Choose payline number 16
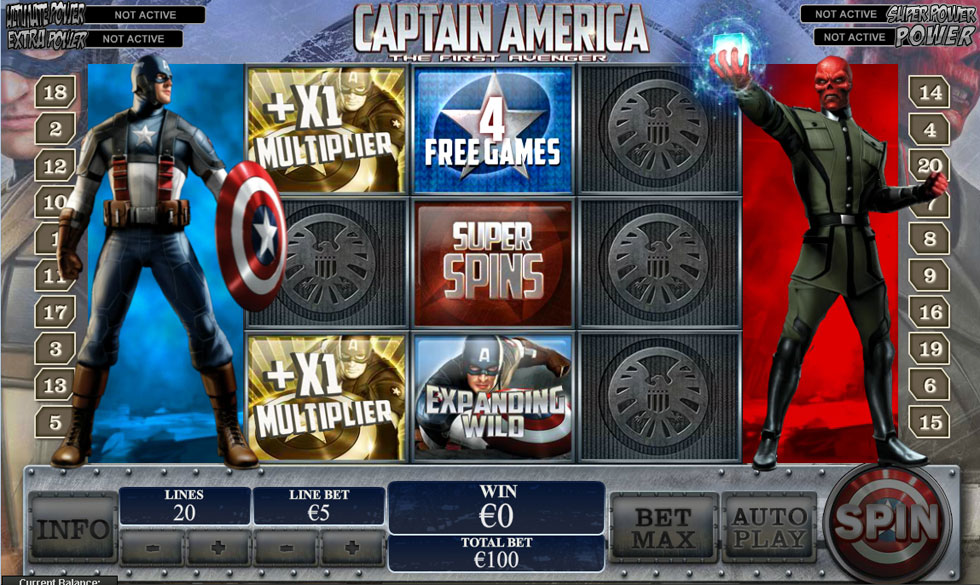 (x=930, y=313)
